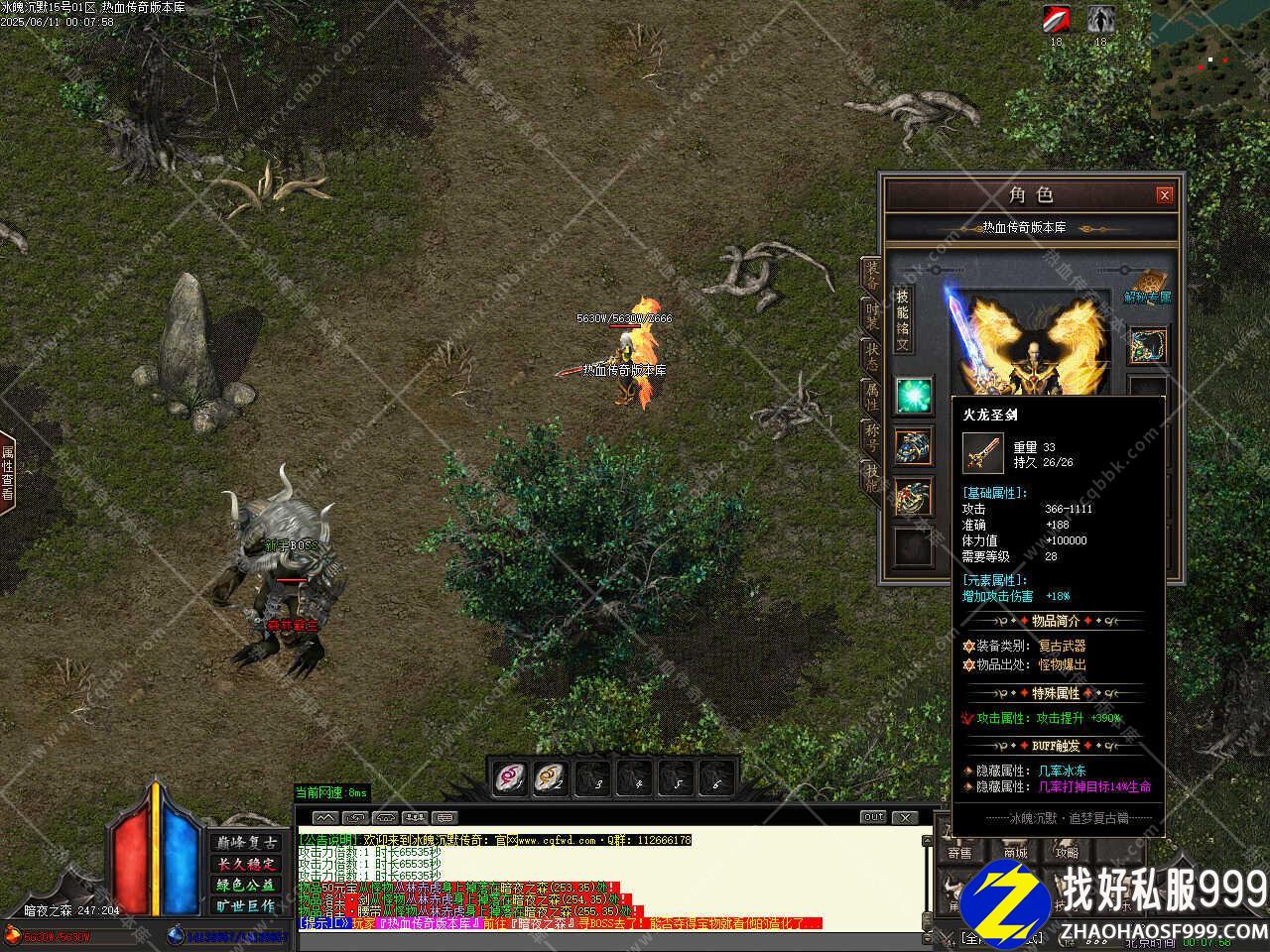Open the 属性查看 side tab

(x=8, y=472)
